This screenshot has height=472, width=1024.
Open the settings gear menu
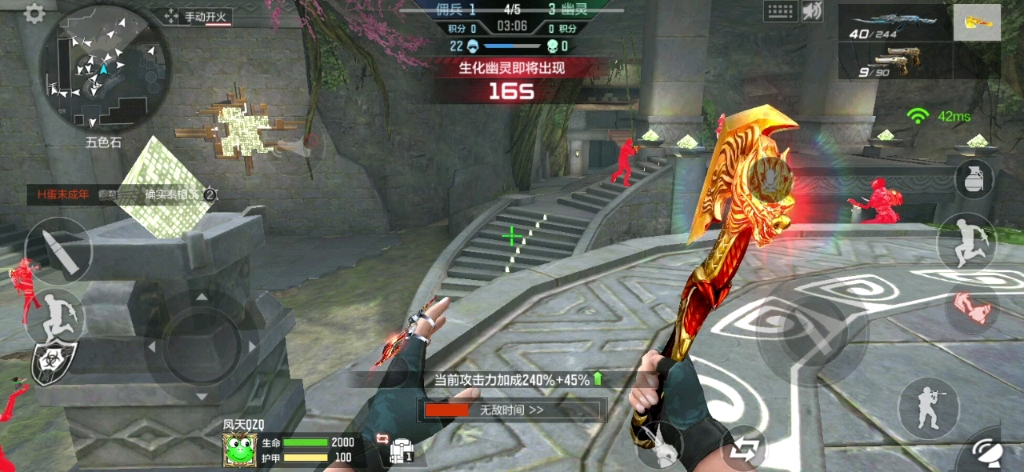coord(34,14)
